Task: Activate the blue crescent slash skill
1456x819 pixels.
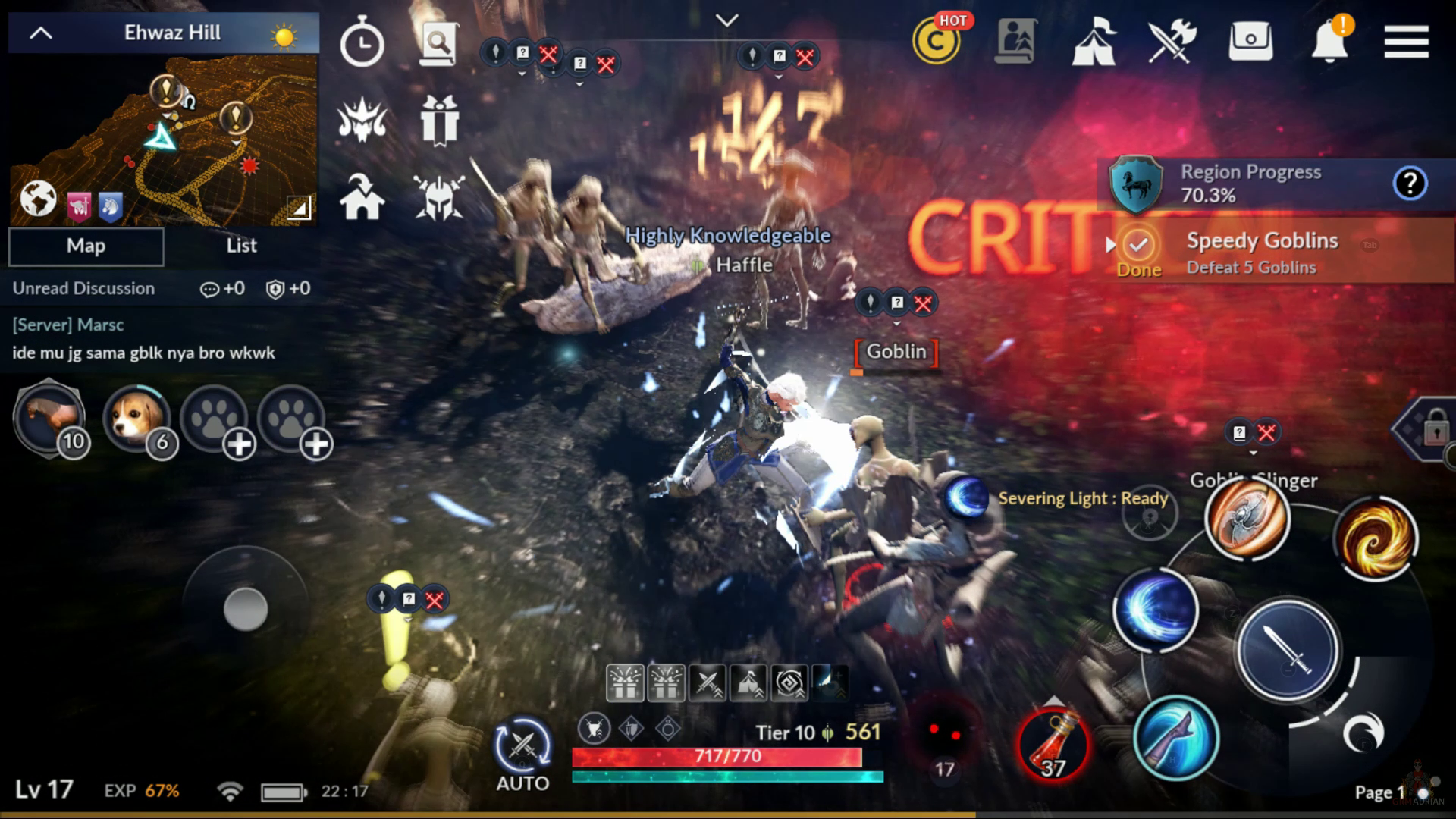Action: click(x=1155, y=610)
